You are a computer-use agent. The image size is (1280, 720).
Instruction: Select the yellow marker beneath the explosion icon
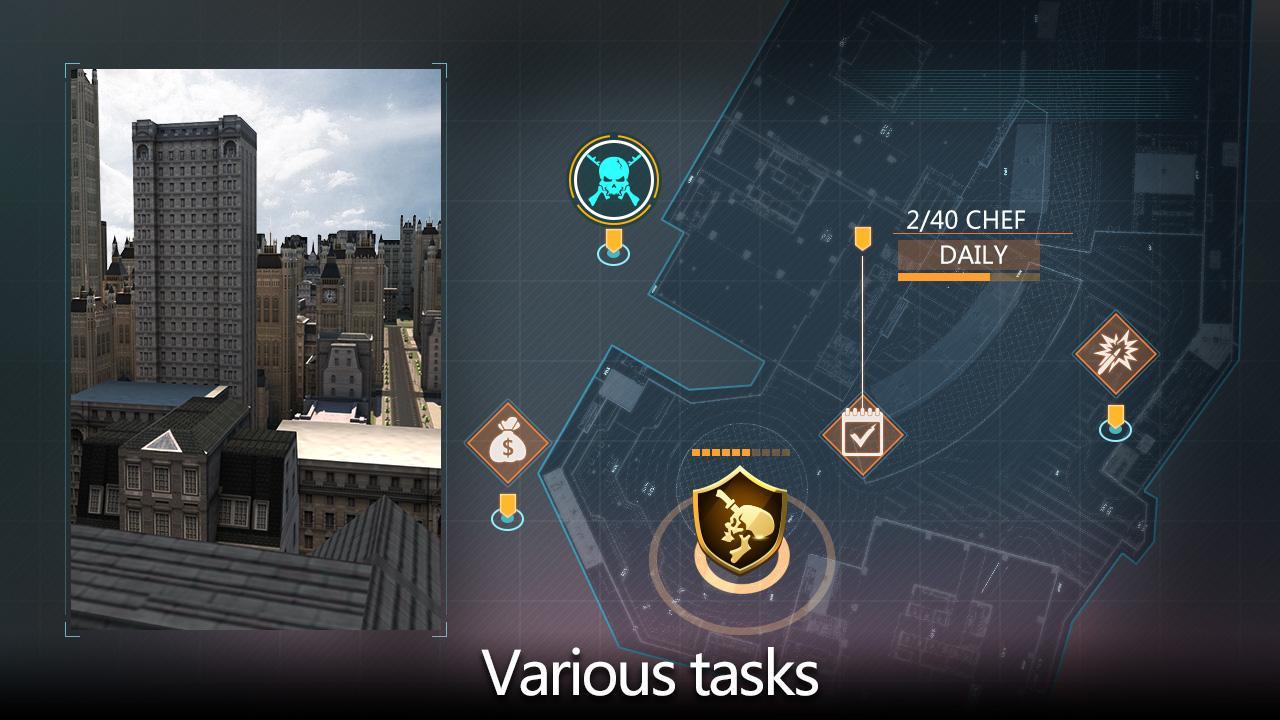pos(1117,413)
